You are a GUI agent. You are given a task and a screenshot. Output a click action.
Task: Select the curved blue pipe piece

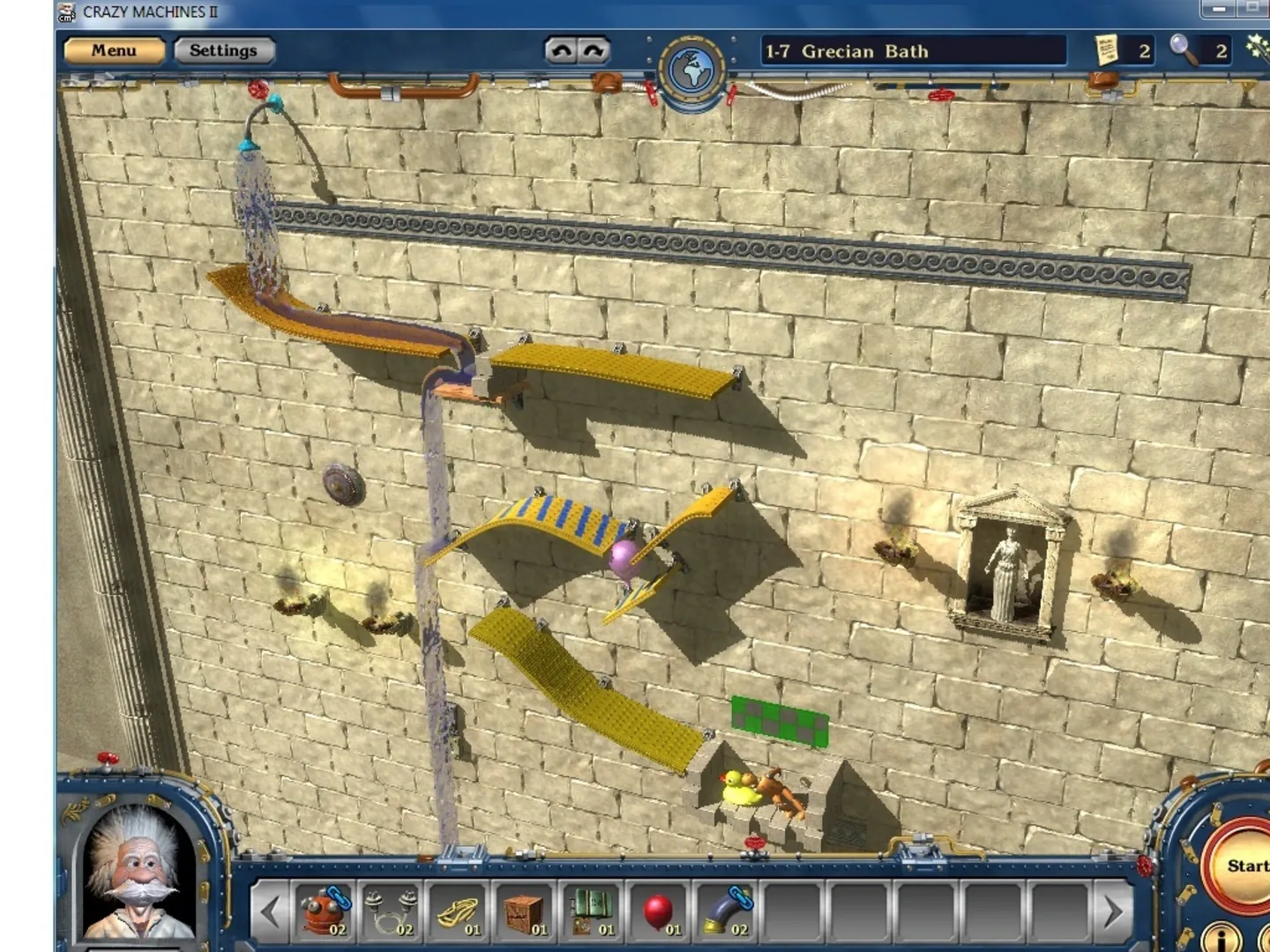pos(726,911)
